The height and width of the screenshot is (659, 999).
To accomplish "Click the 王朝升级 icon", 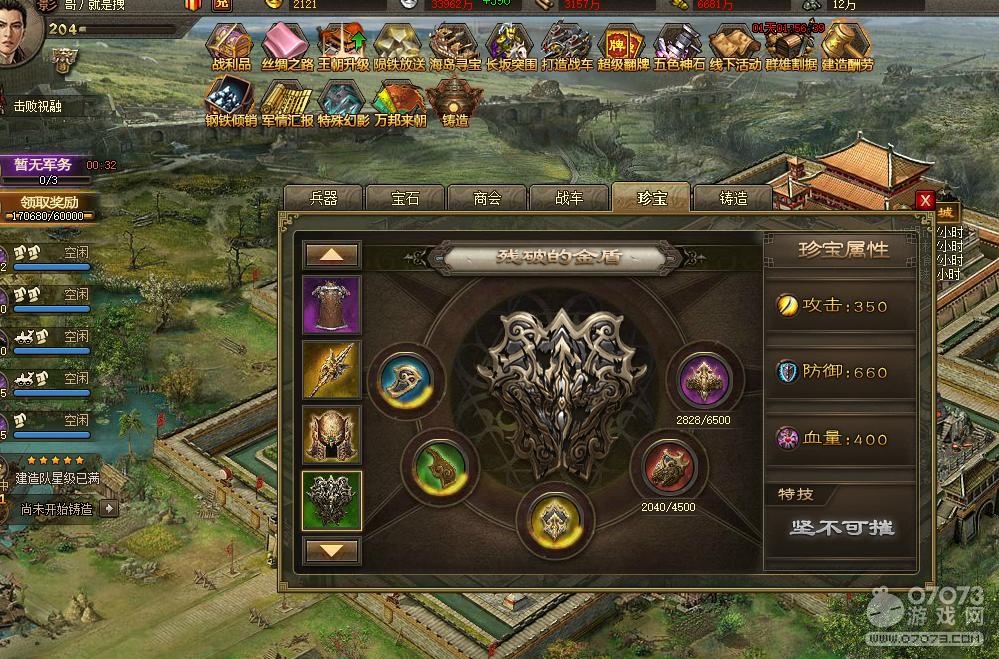I will [344, 46].
